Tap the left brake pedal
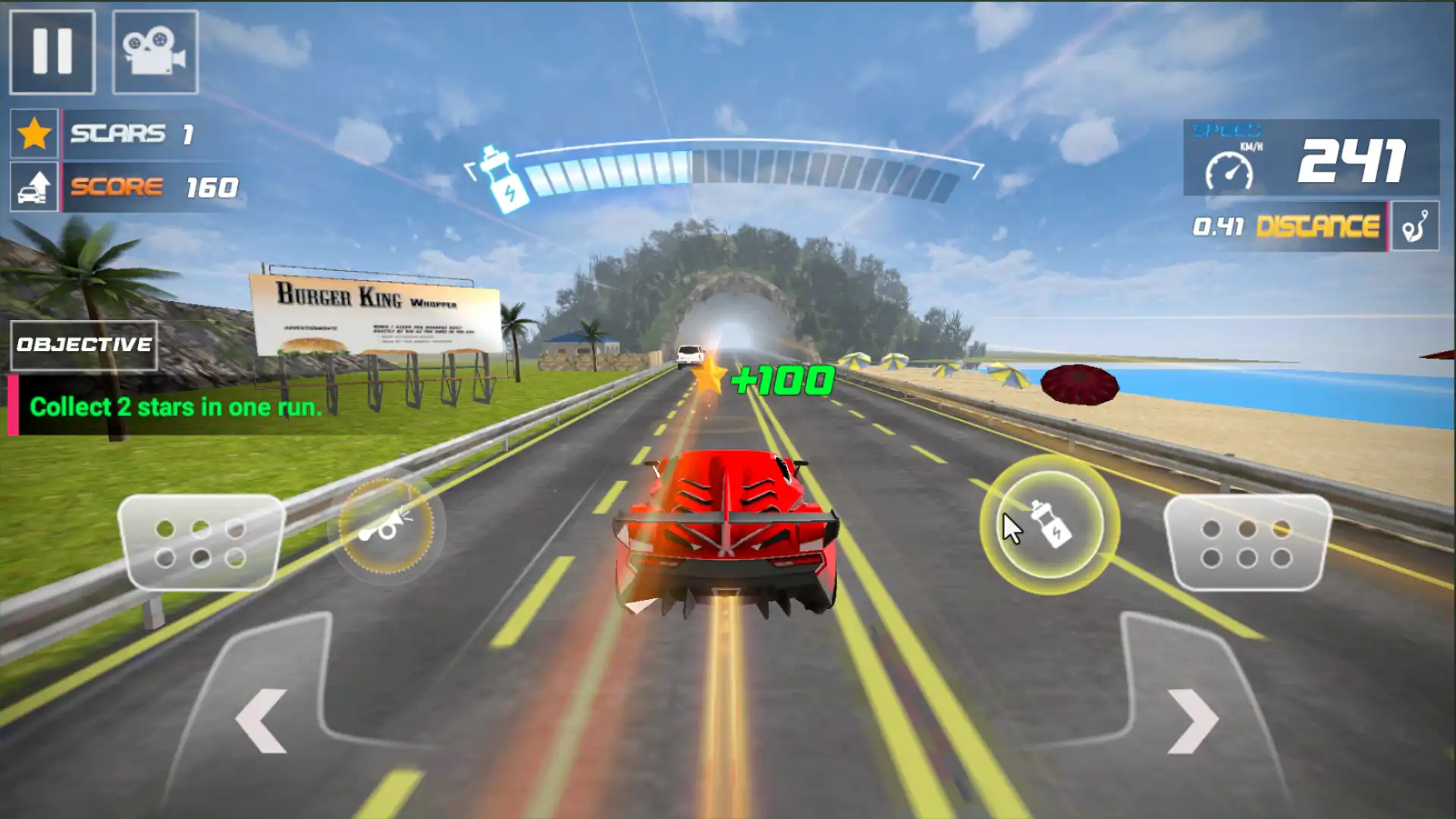 tap(201, 543)
